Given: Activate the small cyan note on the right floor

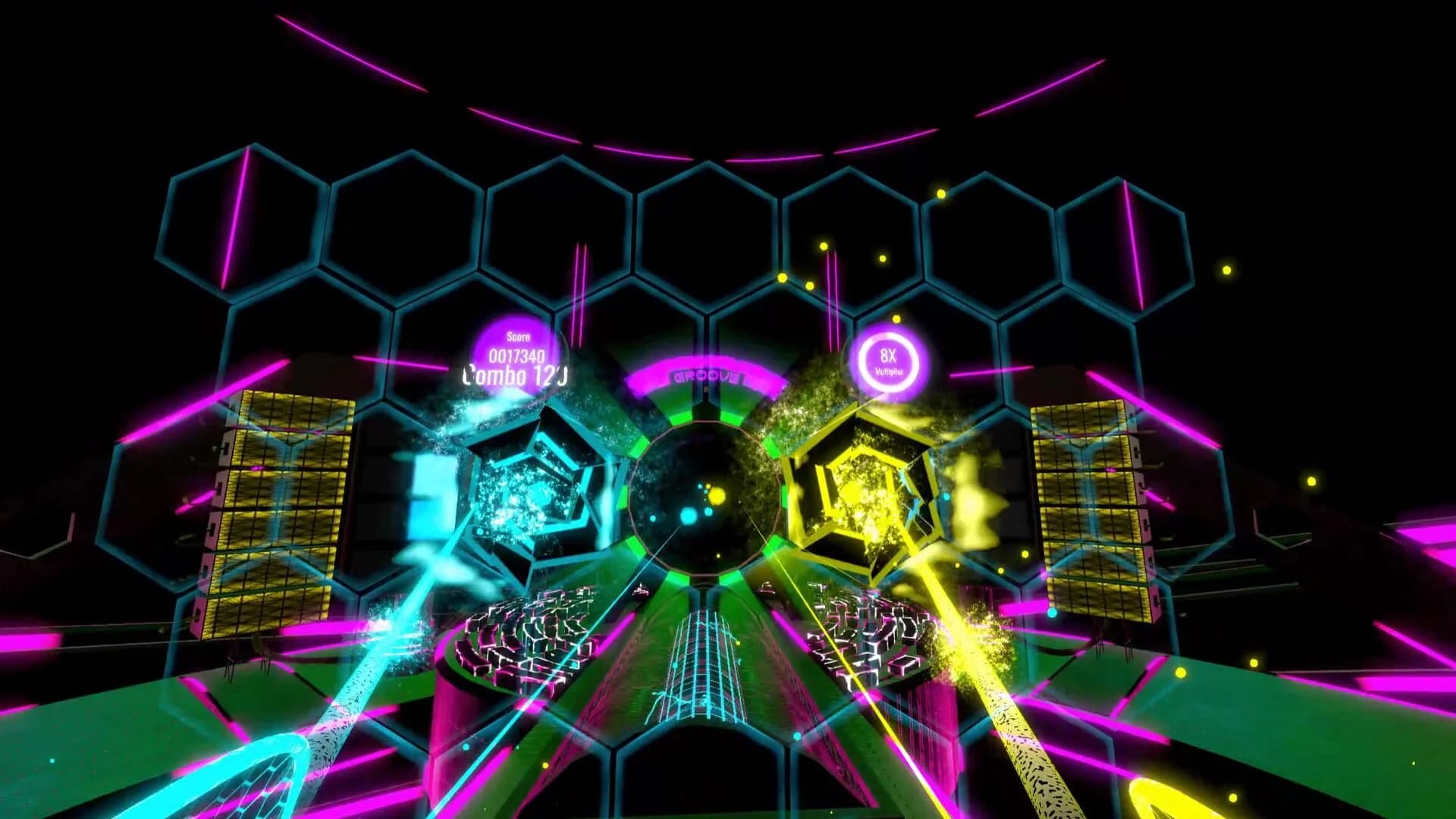Looking at the screenshot, I should (1053, 613).
